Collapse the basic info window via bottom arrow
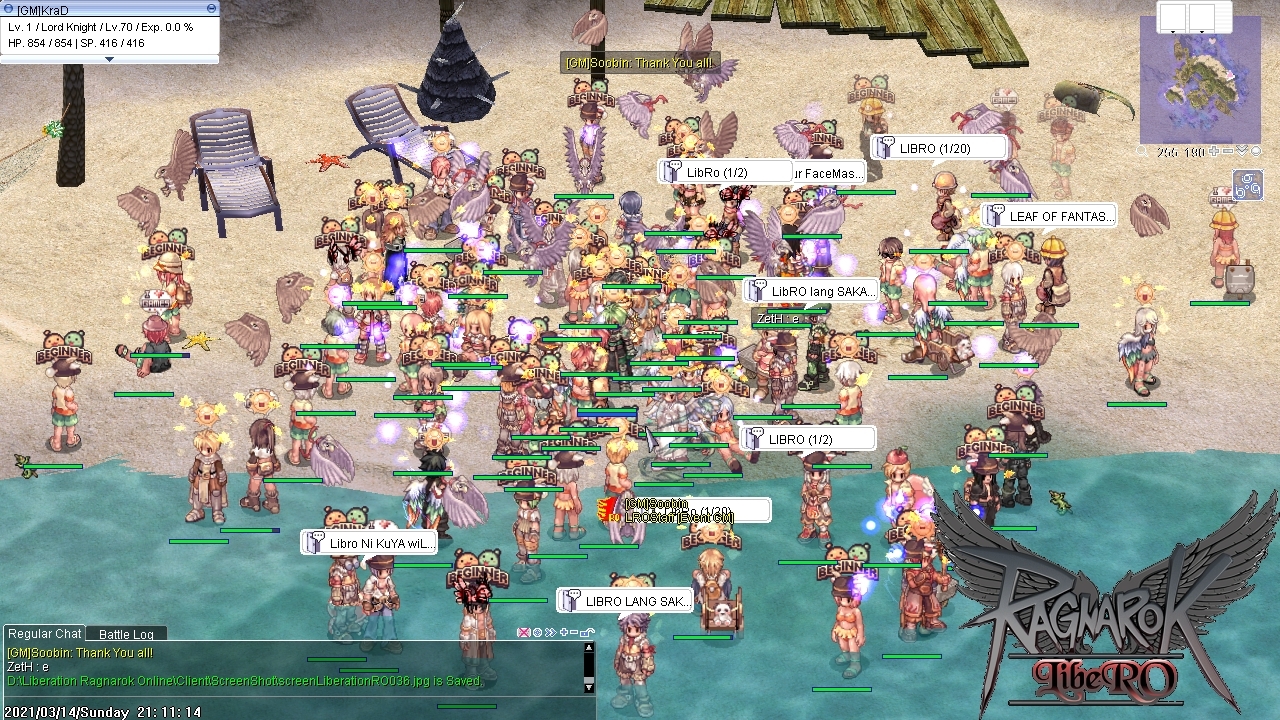This screenshot has width=1280, height=720. tap(109, 59)
